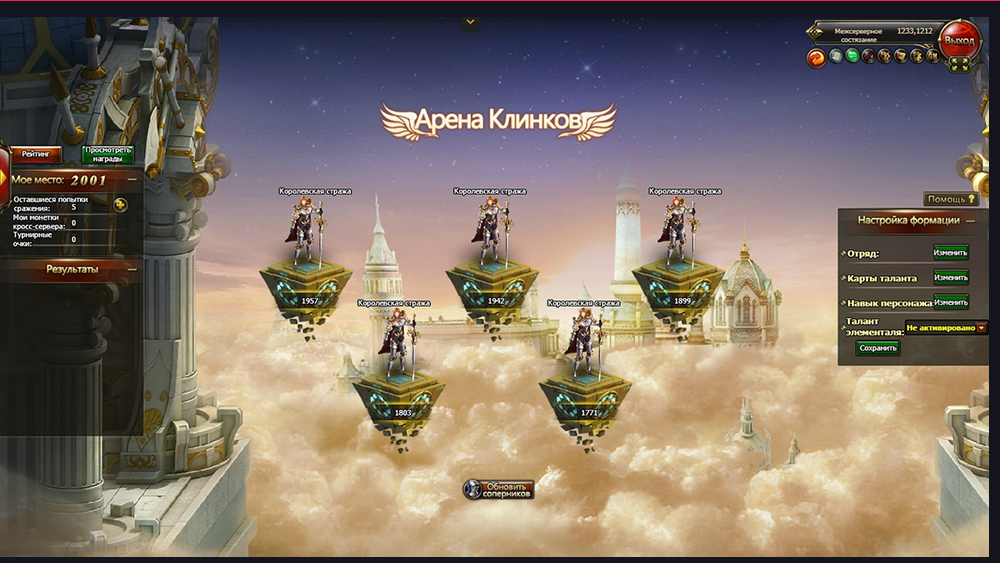
Task: Open the Талант элементаля dropdown
Action: click(981, 327)
